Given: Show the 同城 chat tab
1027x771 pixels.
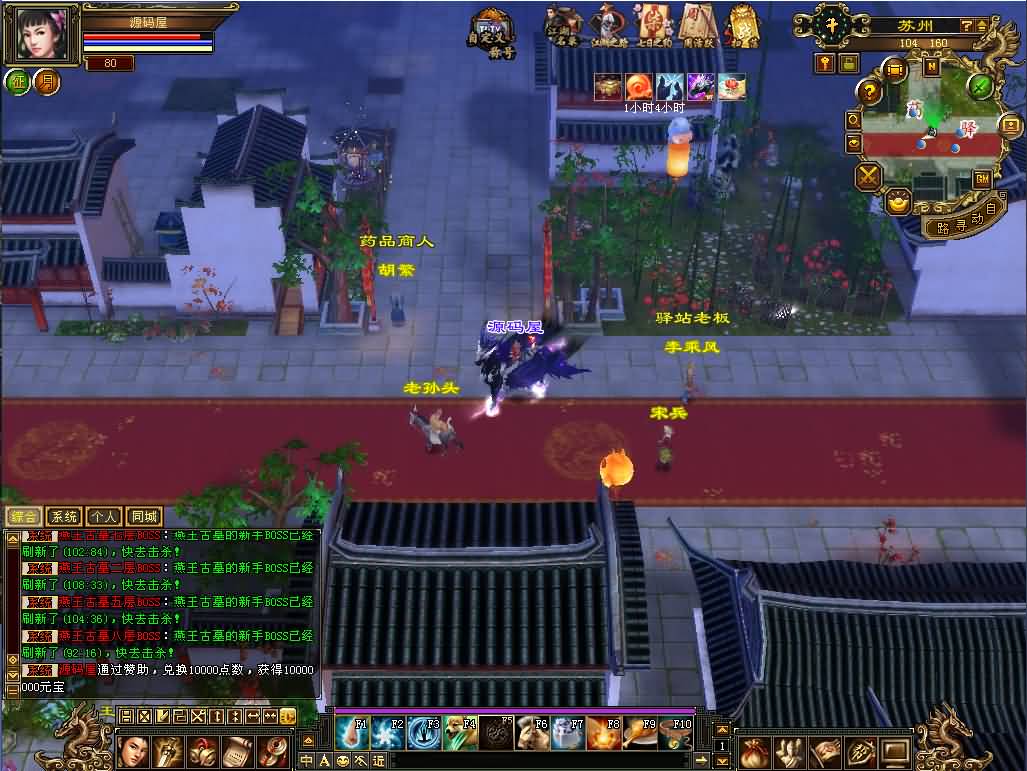Looking at the screenshot, I should tap(144, 517).
